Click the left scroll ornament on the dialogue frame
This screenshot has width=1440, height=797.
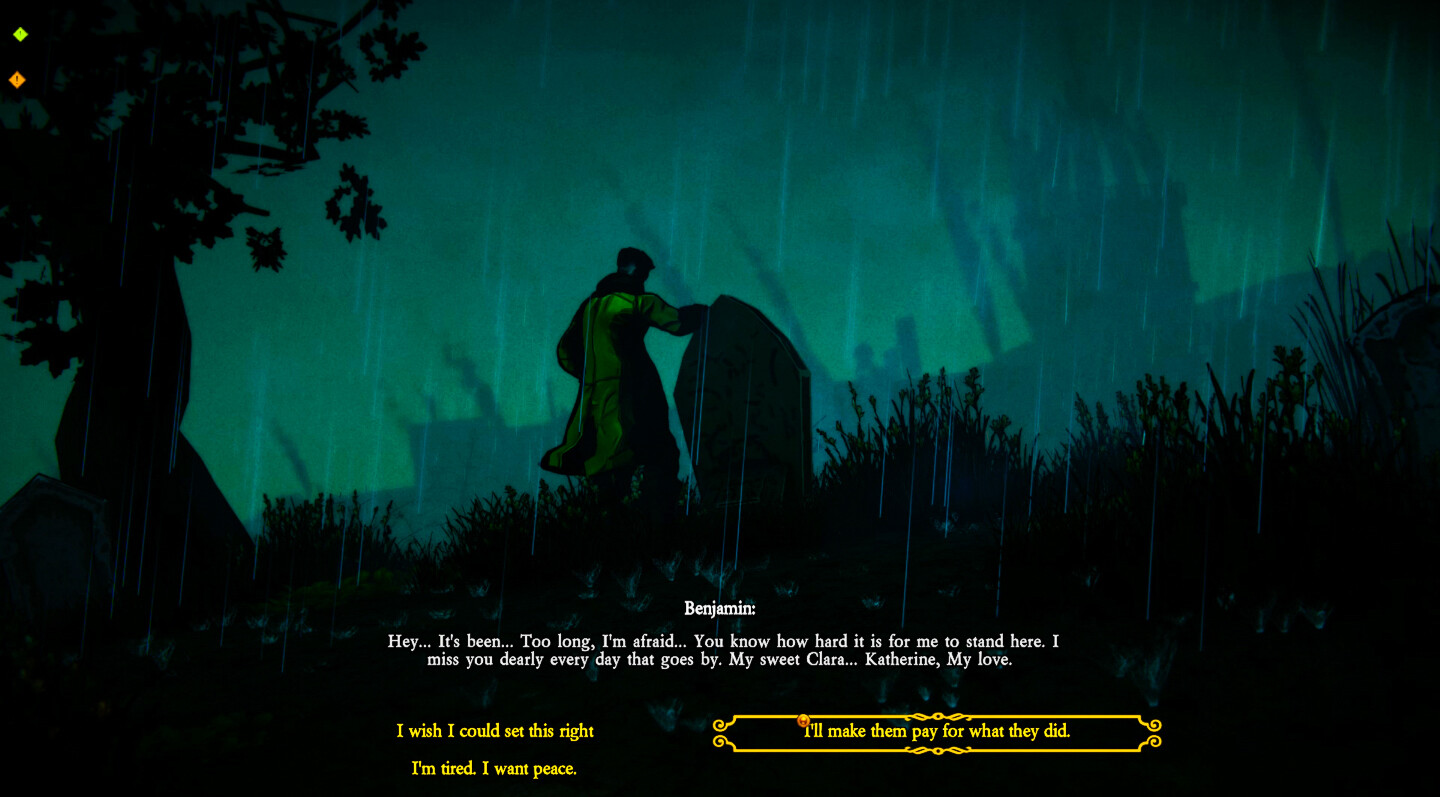pos(720,733)
